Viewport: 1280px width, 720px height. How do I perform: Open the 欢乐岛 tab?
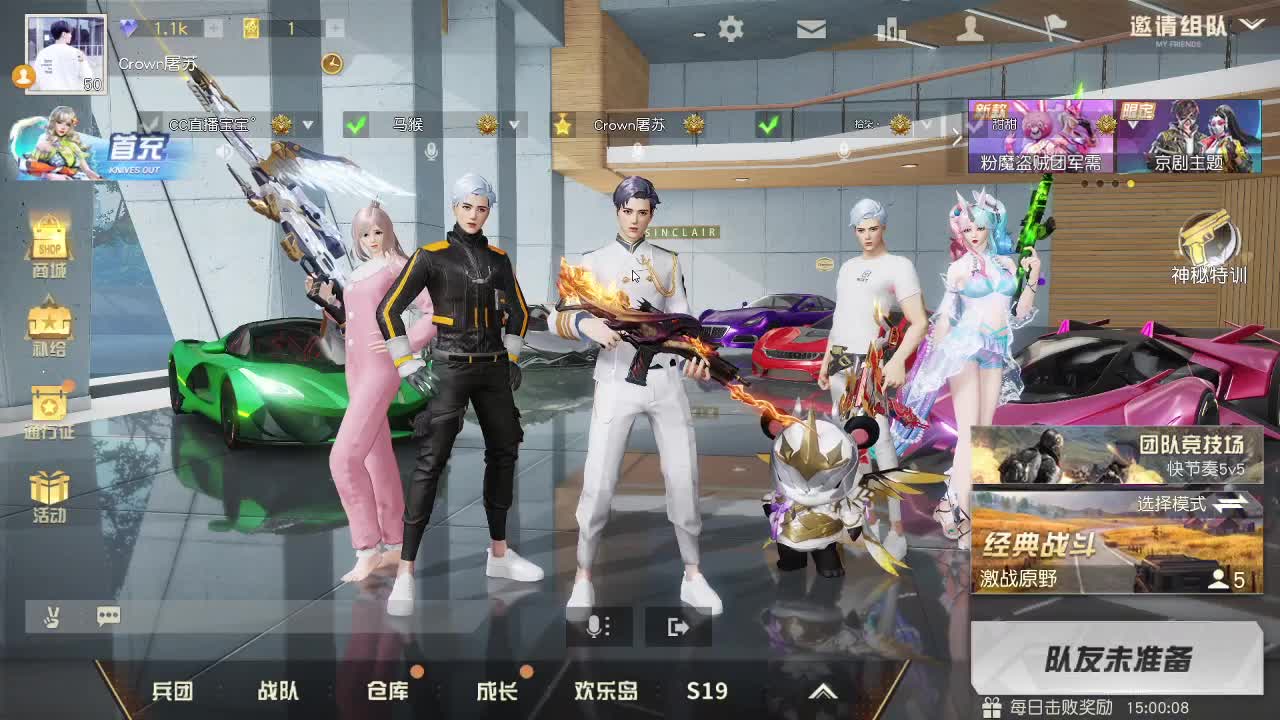604,690
